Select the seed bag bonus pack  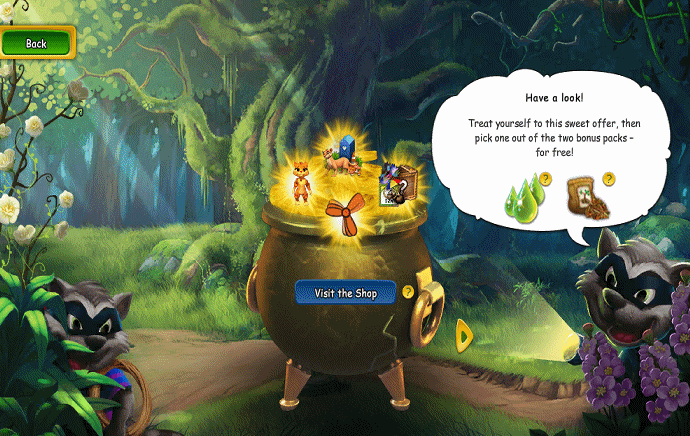(x=583, y=200)
